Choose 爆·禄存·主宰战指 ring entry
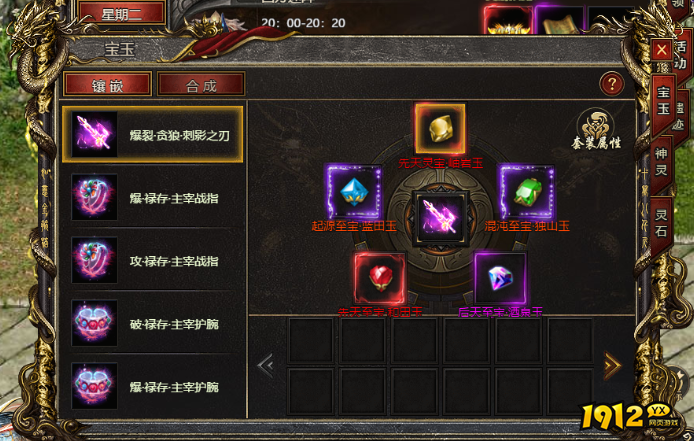694x441 pixels. tap(152, 197)
